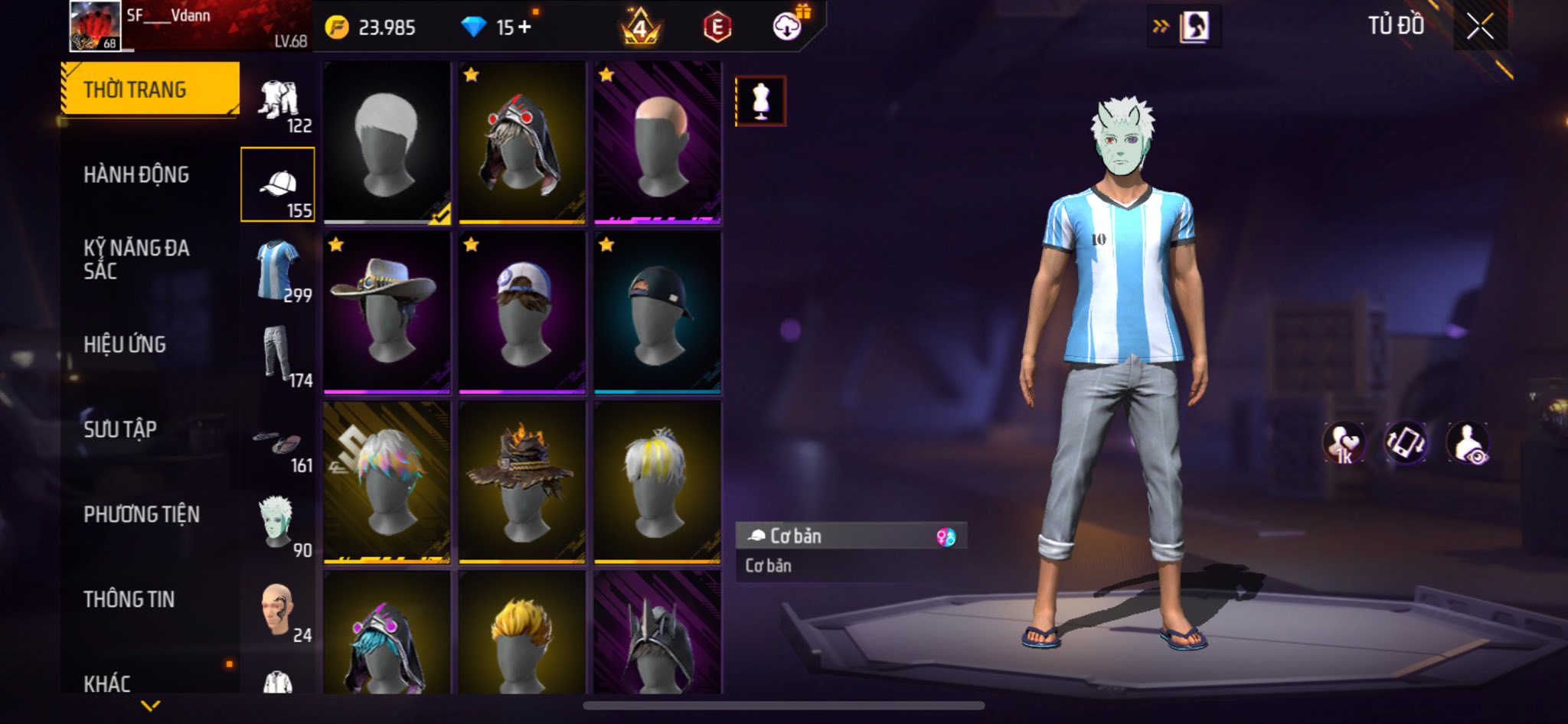The height and width of the screenshot is (724, 1568).
Task: Pick the white and yellow hair item
Action: [657, 482]
